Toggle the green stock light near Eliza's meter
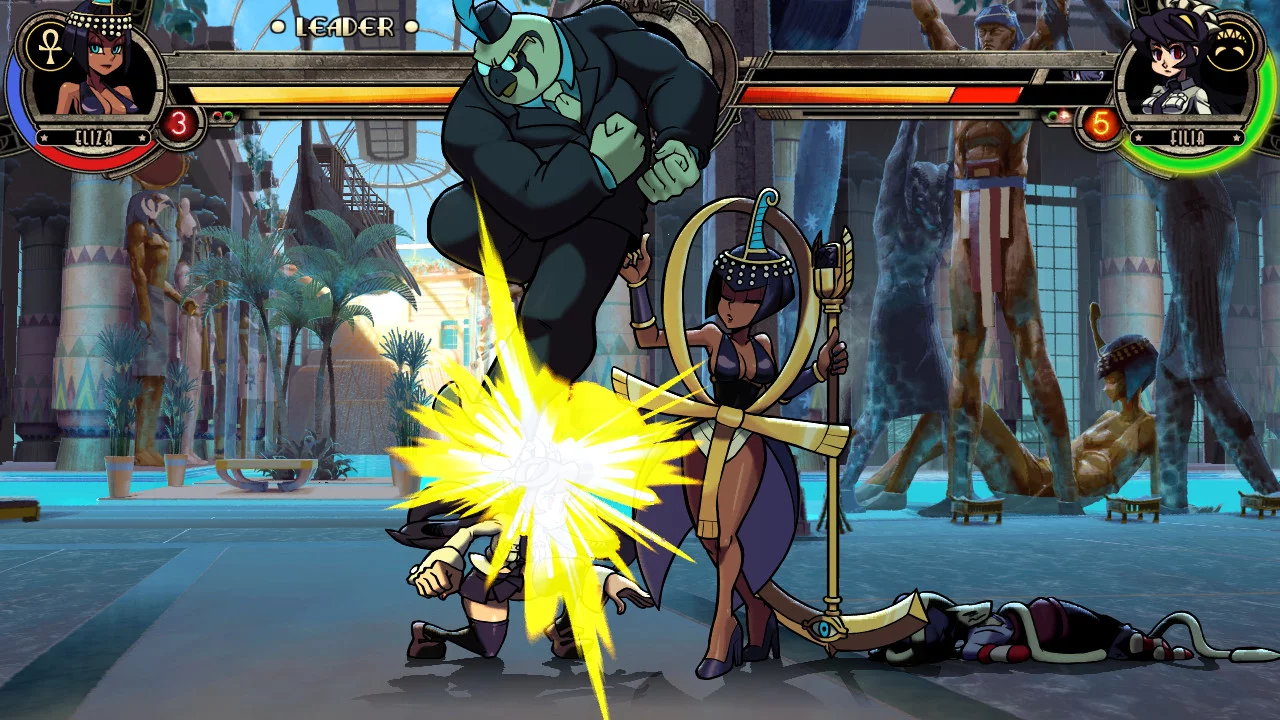The image size is (1280, 720). pos(228,115)
